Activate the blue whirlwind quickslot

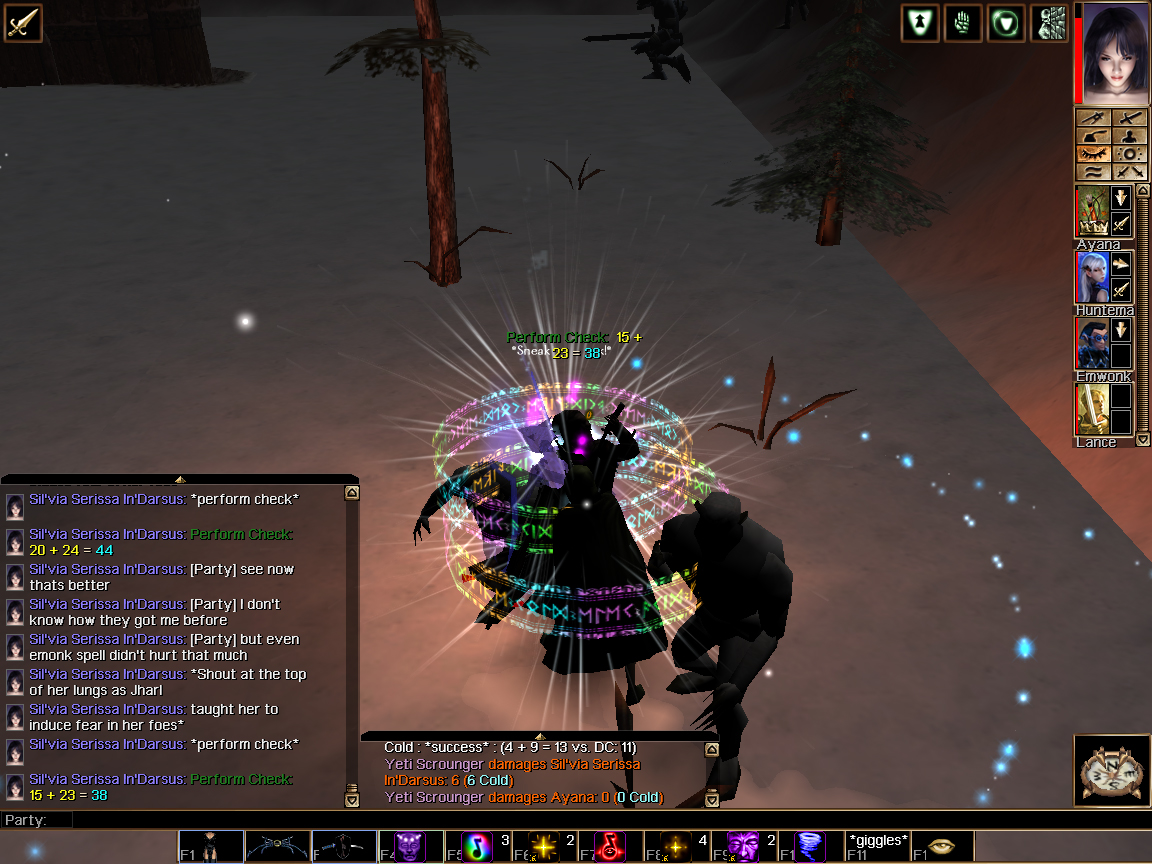pyautogui.click(x=810, y=846)
